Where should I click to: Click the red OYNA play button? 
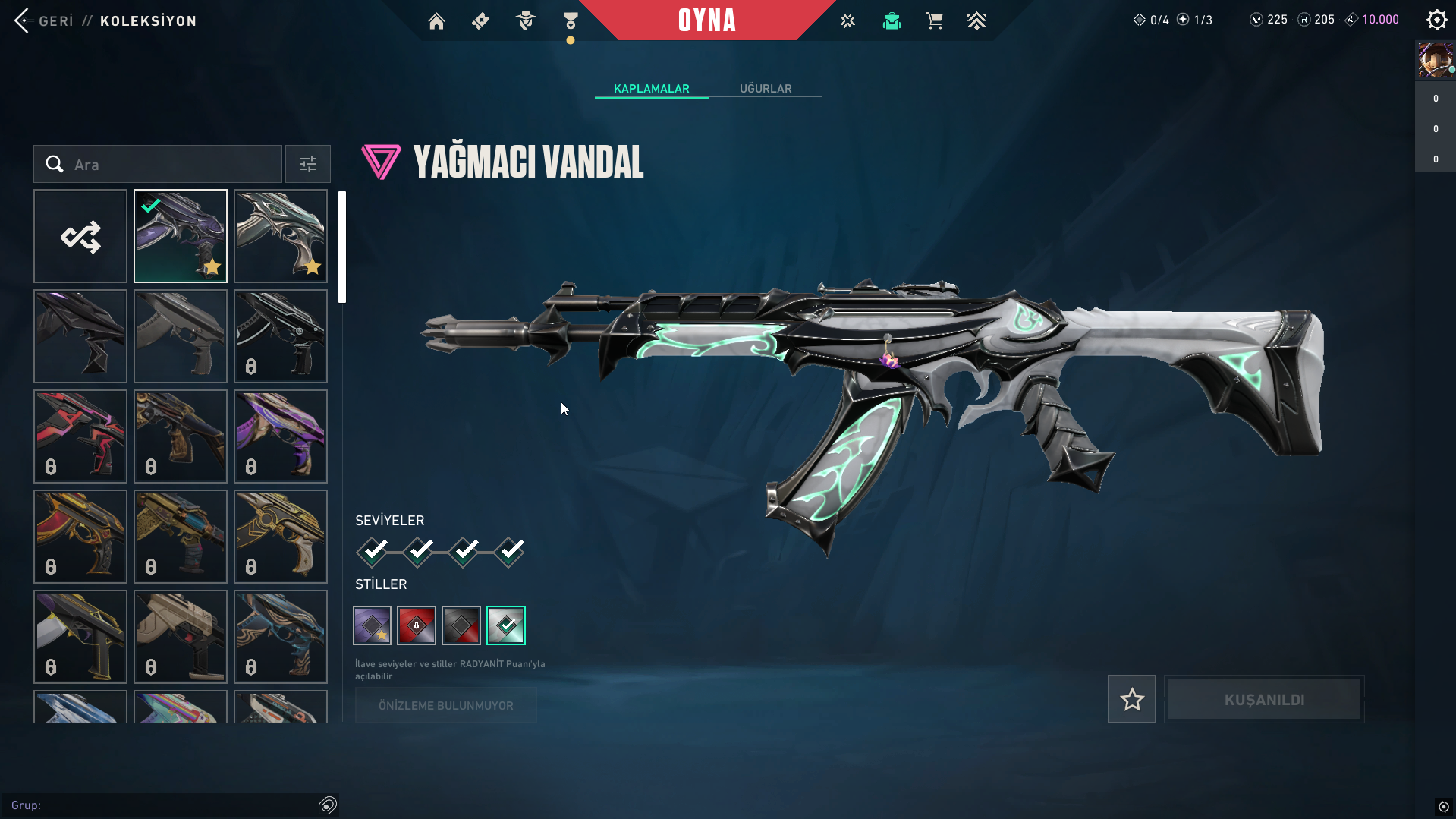[706, 20]
